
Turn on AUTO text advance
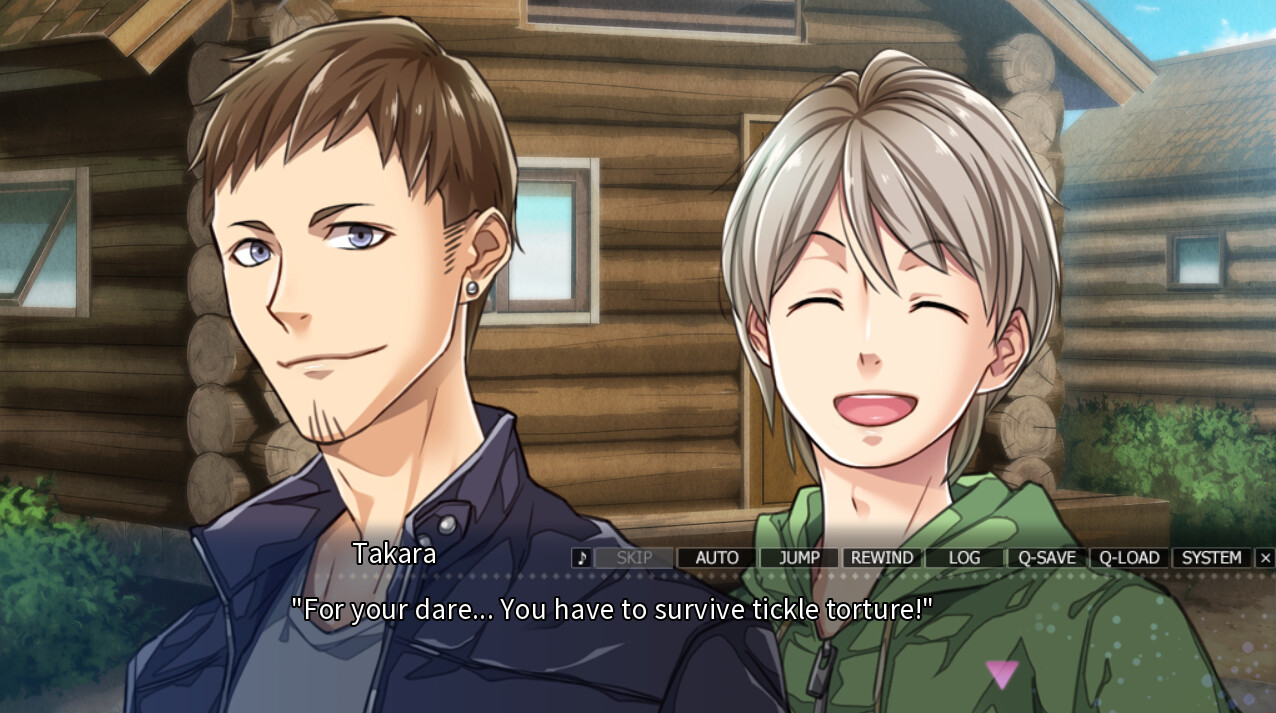tap(717, 558)
